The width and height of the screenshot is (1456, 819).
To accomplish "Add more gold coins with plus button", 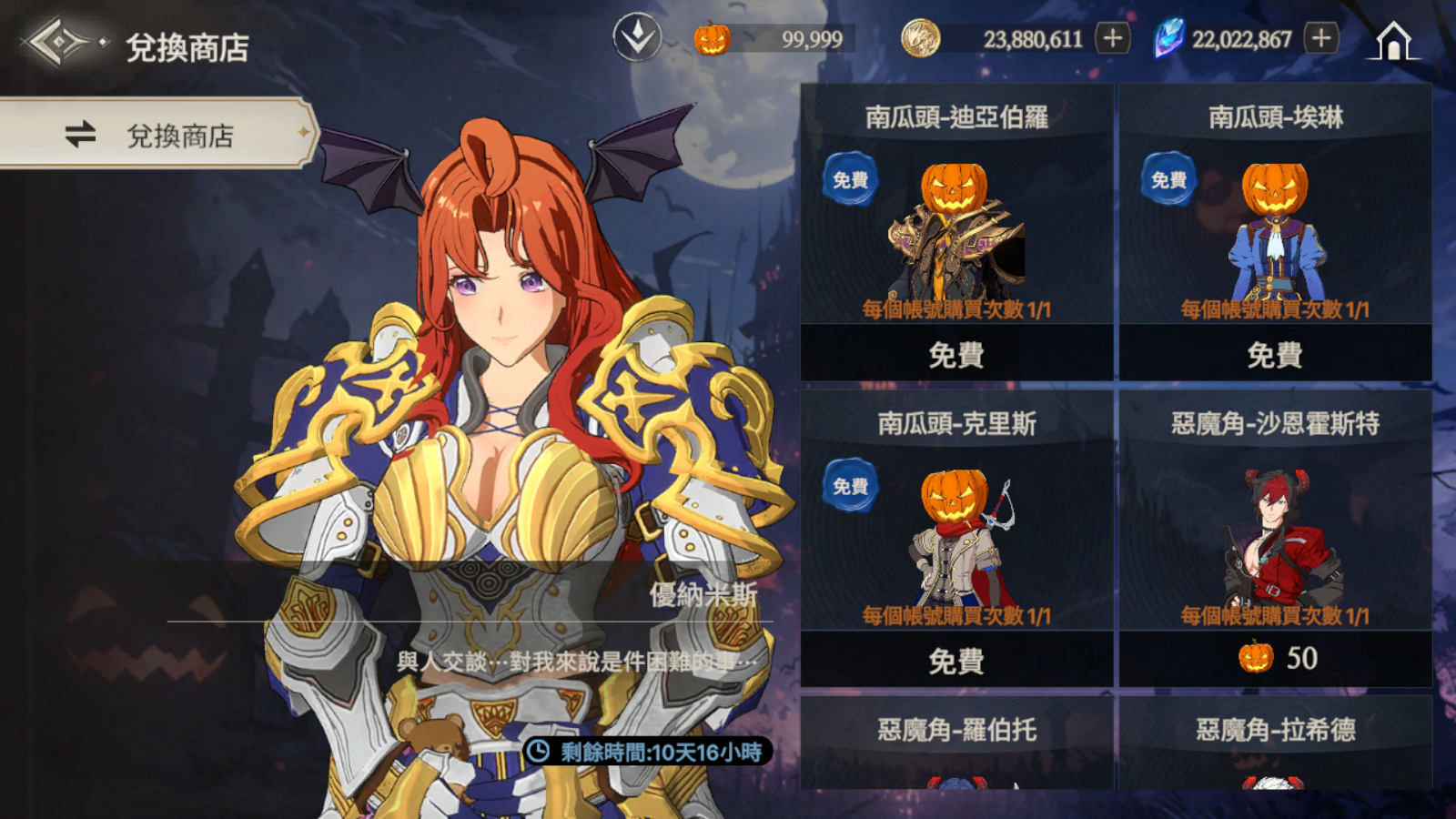I will coord(1112,38).
